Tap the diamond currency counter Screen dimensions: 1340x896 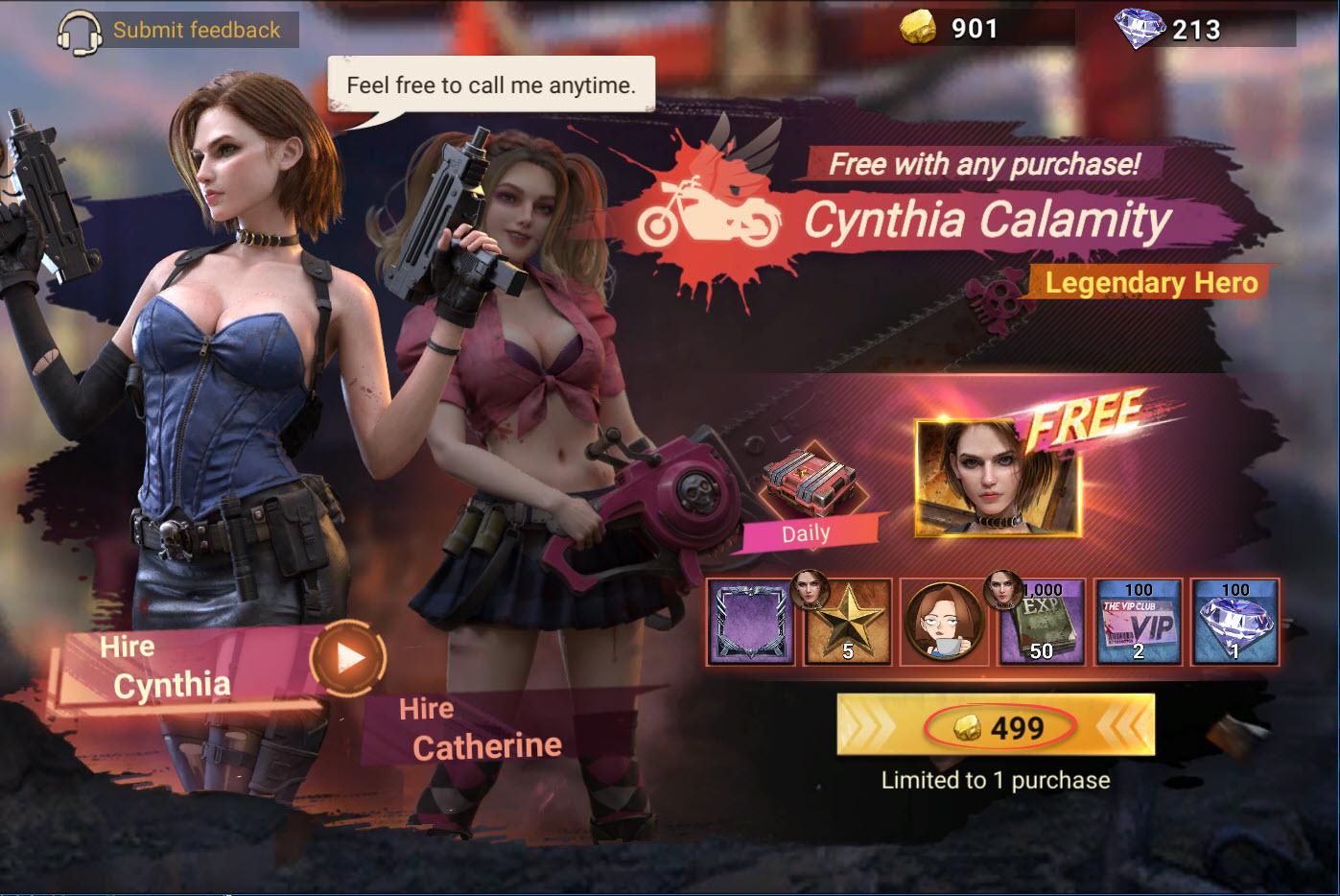[1170, 29]
